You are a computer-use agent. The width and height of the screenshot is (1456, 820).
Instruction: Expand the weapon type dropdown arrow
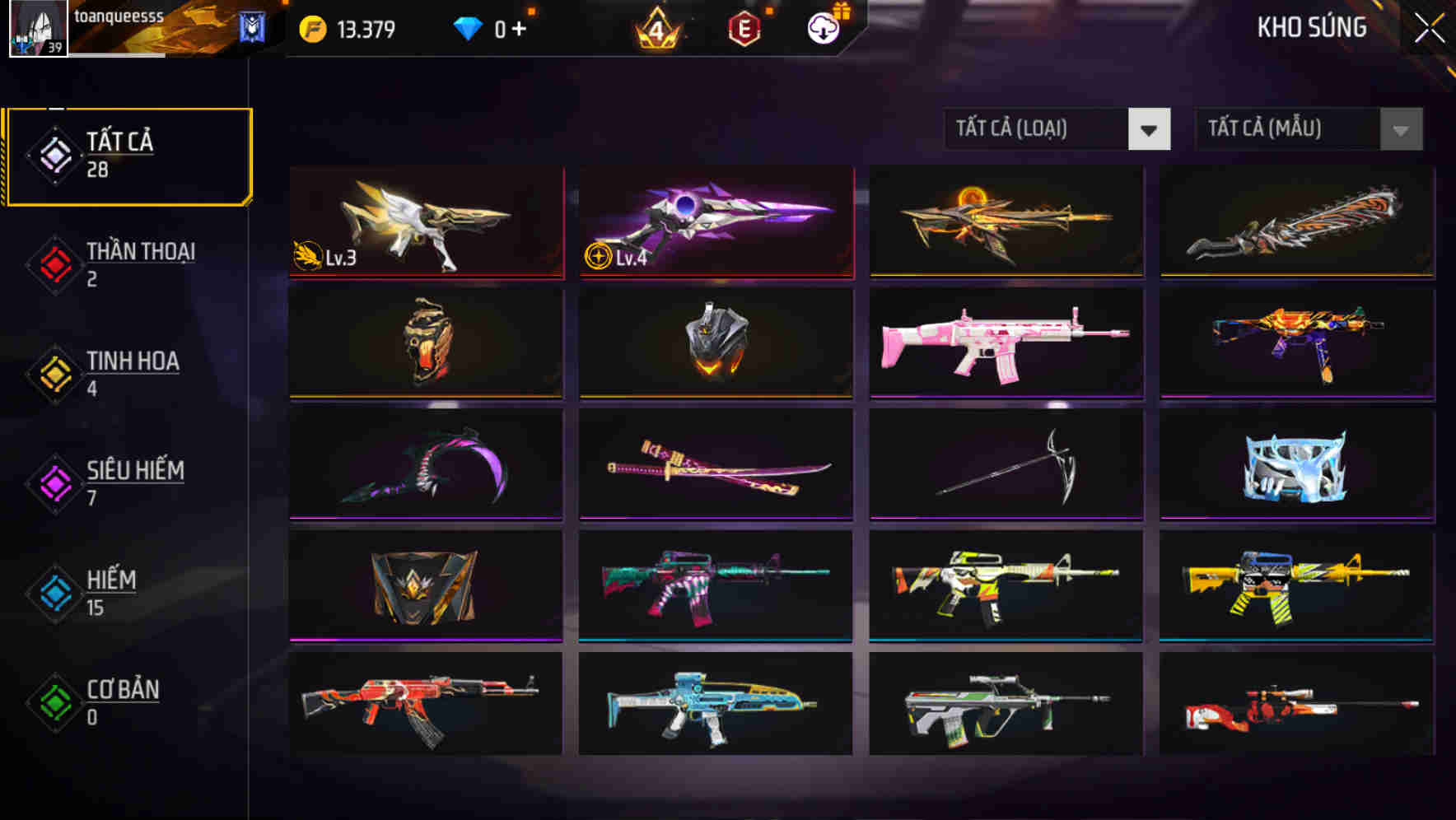(x=1150, y=129)
